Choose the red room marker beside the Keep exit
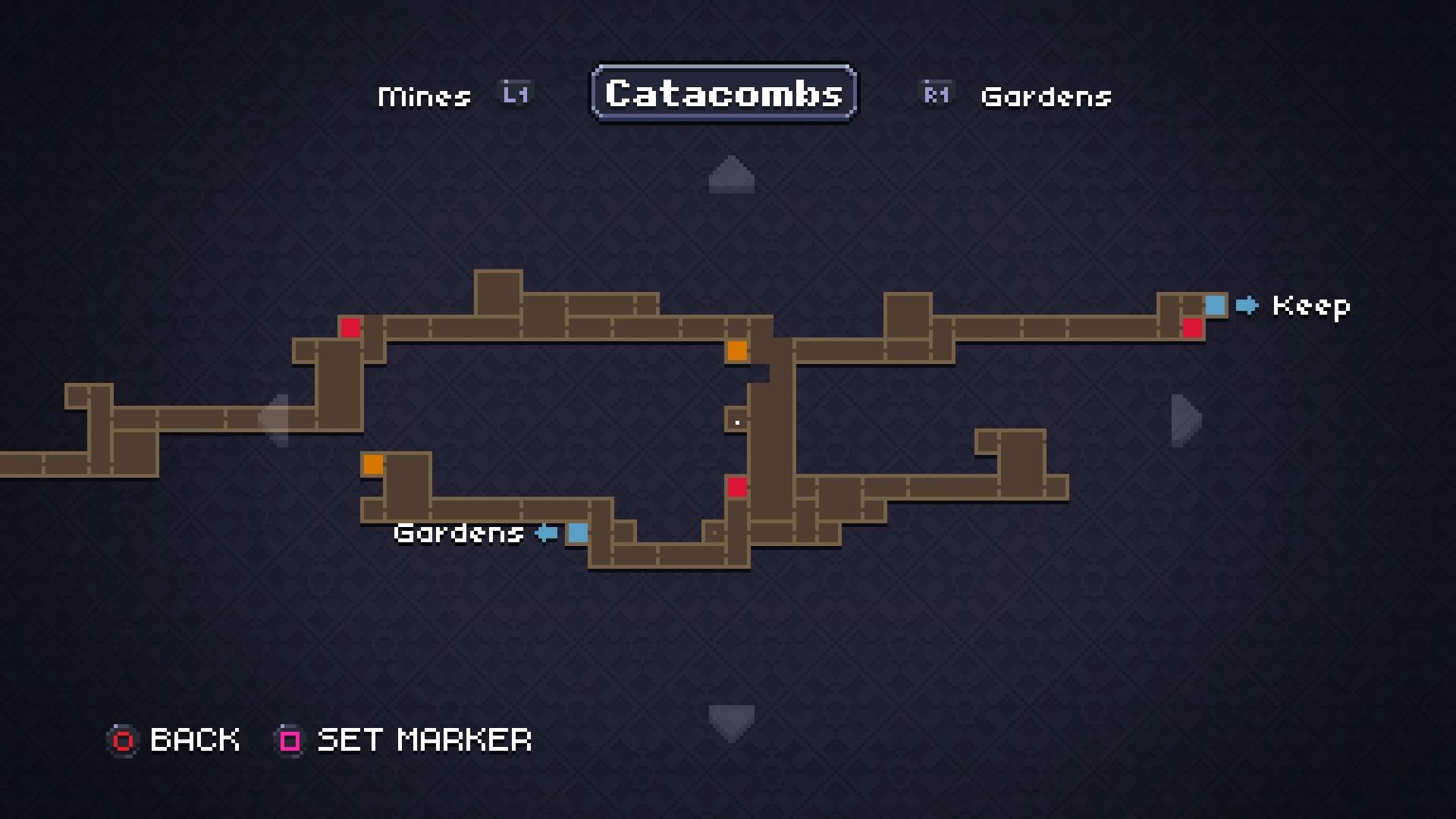The height and width of the screenshot is (819, 1456). 1192,328
